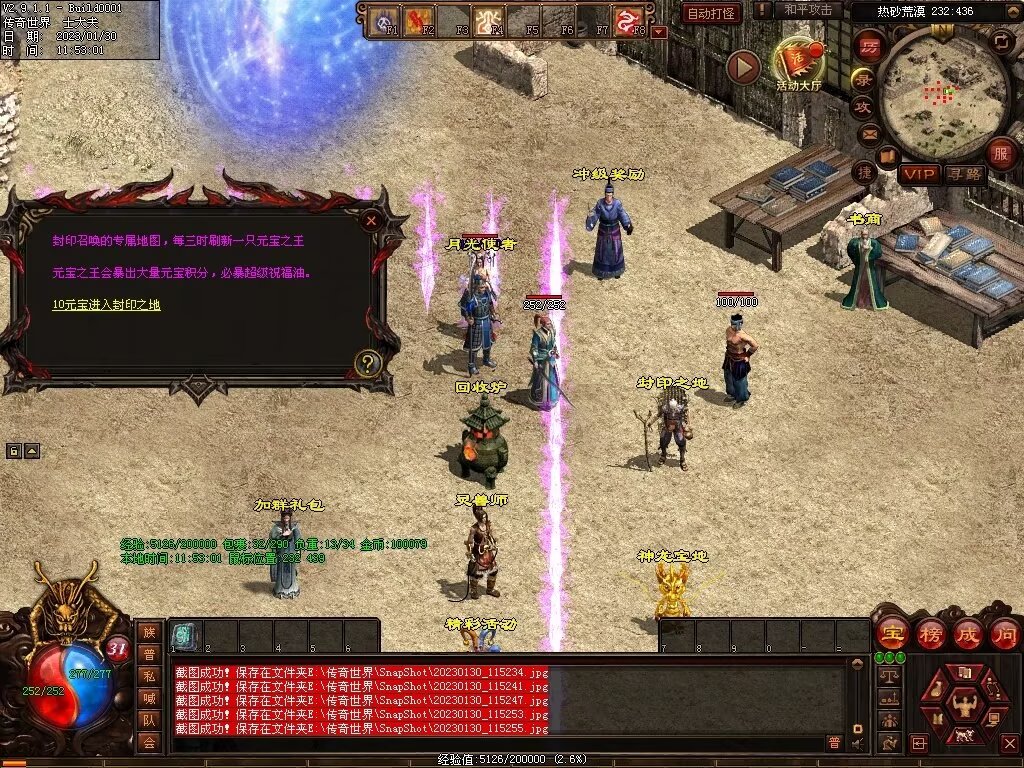This screenshot has width=1024, height=768.
Task: Open the 活动大厅 activity hall icon
Action: pyautogui.click(x=799, y=63)
